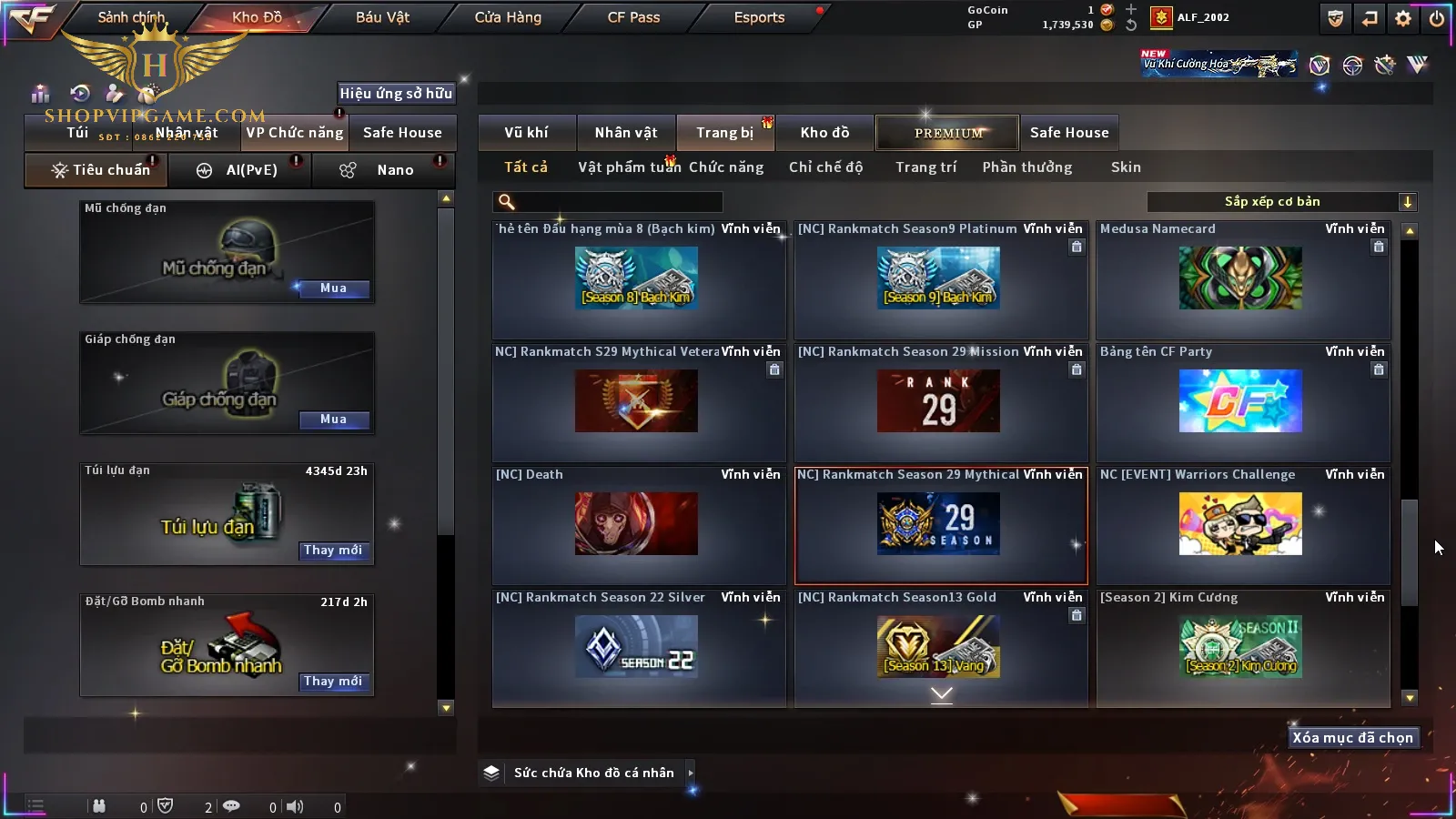The width and height of the screenshot is (1456, 819).
Task: Renew the Túi lựu đạn item
Action: (x=333, y=551)
